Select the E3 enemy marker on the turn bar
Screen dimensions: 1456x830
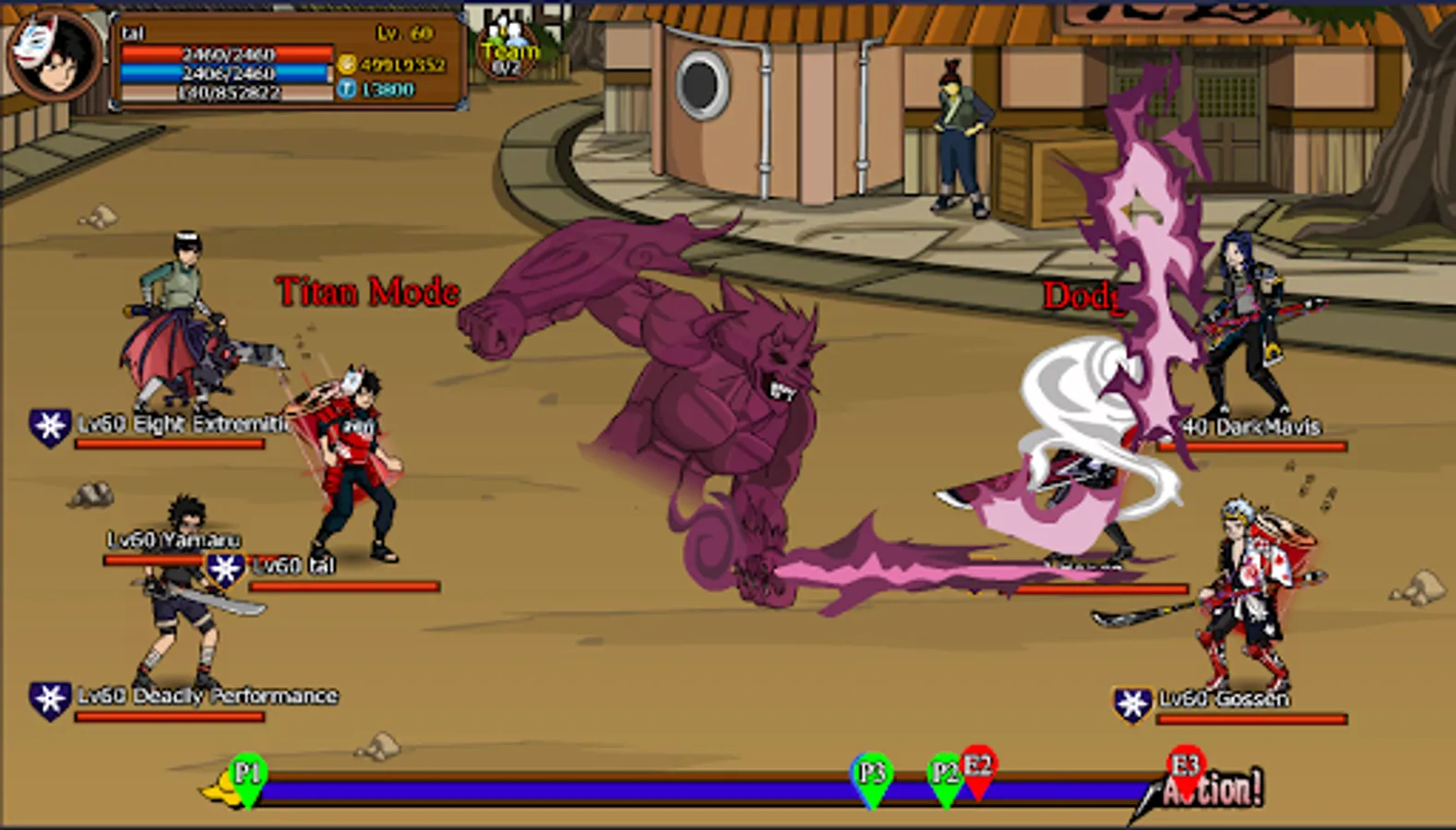(1184, 765)
